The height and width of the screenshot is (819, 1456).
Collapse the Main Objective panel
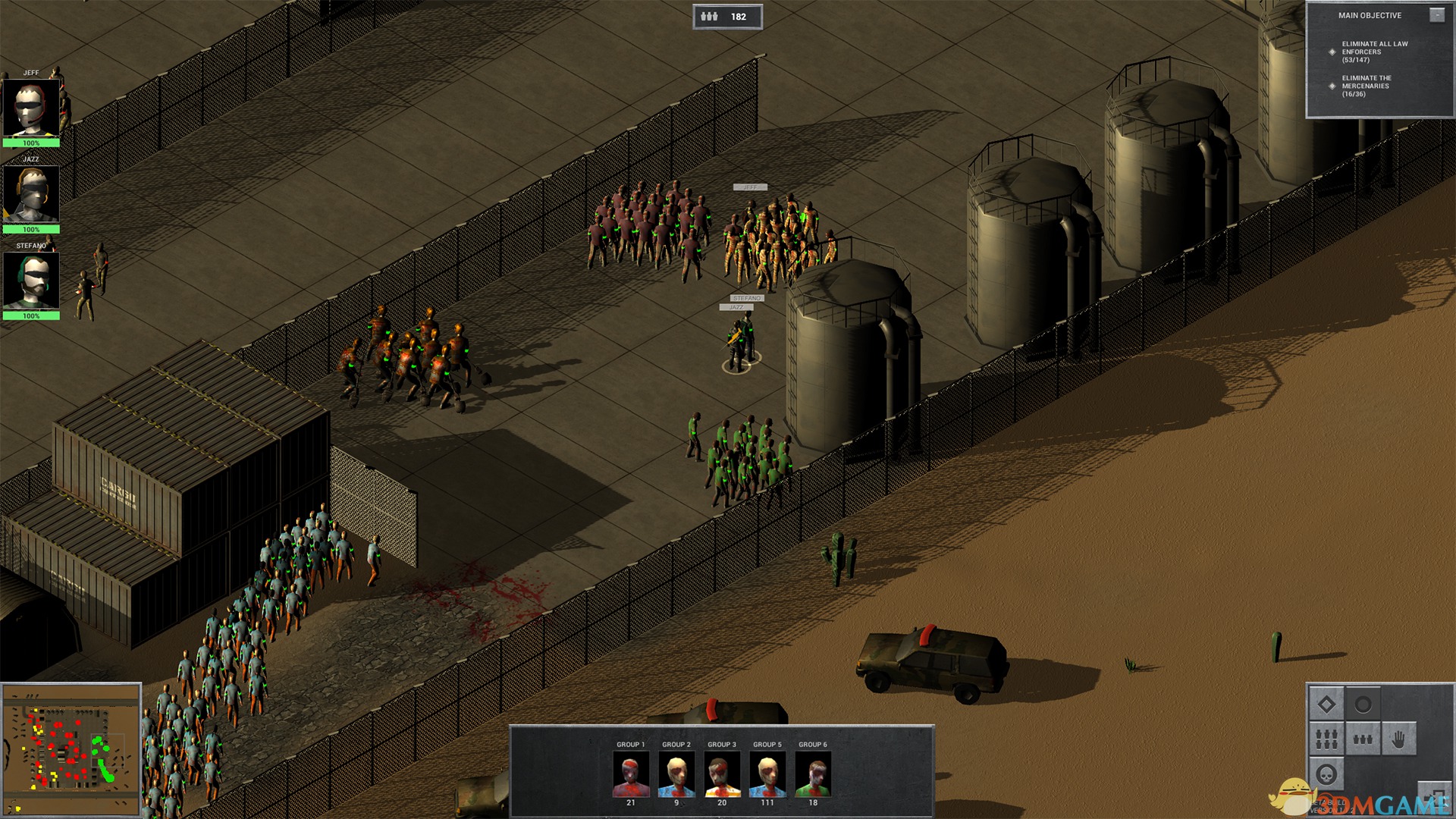click(1437, 15)
